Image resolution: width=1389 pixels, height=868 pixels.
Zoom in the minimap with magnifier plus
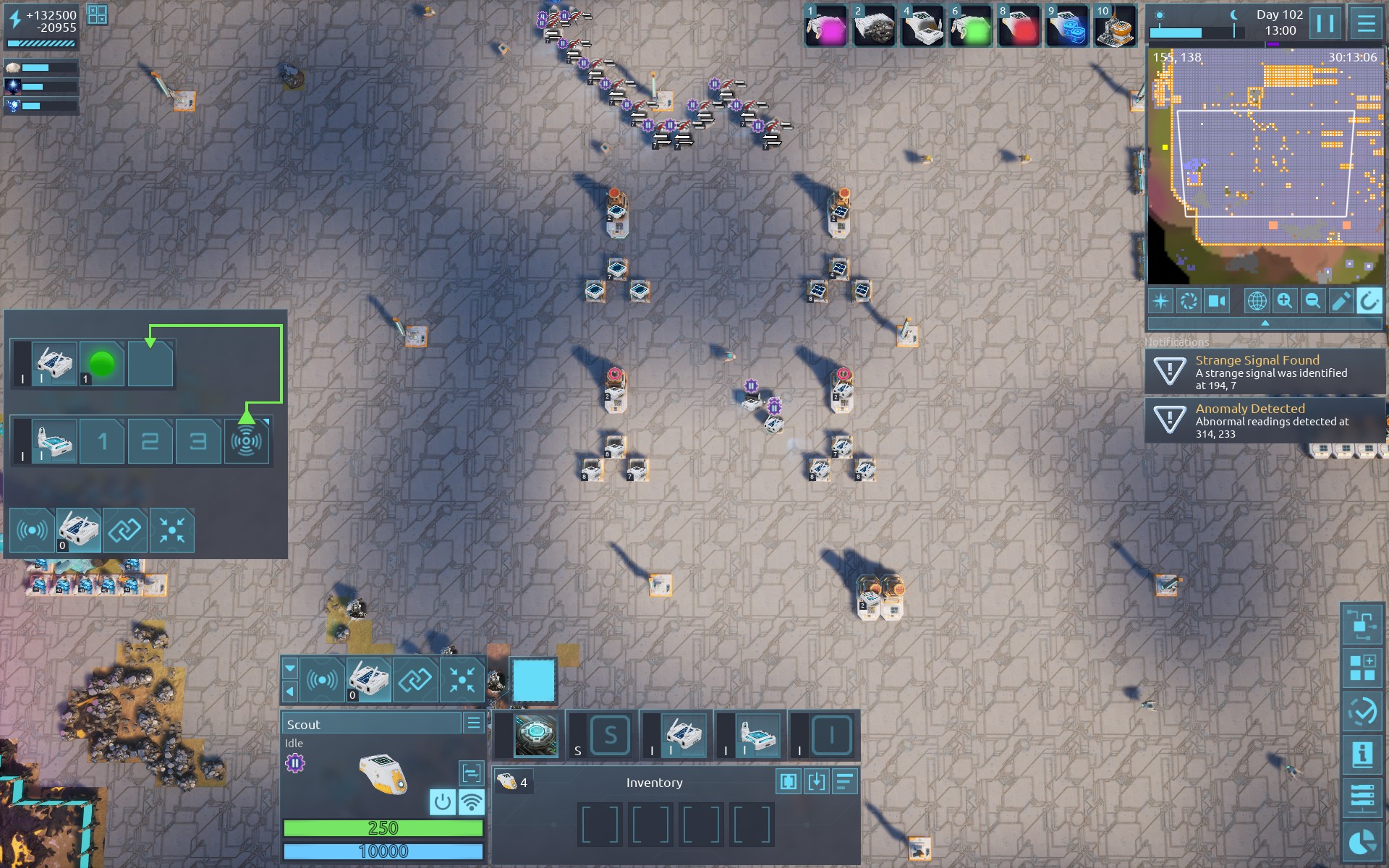tap(1285, 301)
